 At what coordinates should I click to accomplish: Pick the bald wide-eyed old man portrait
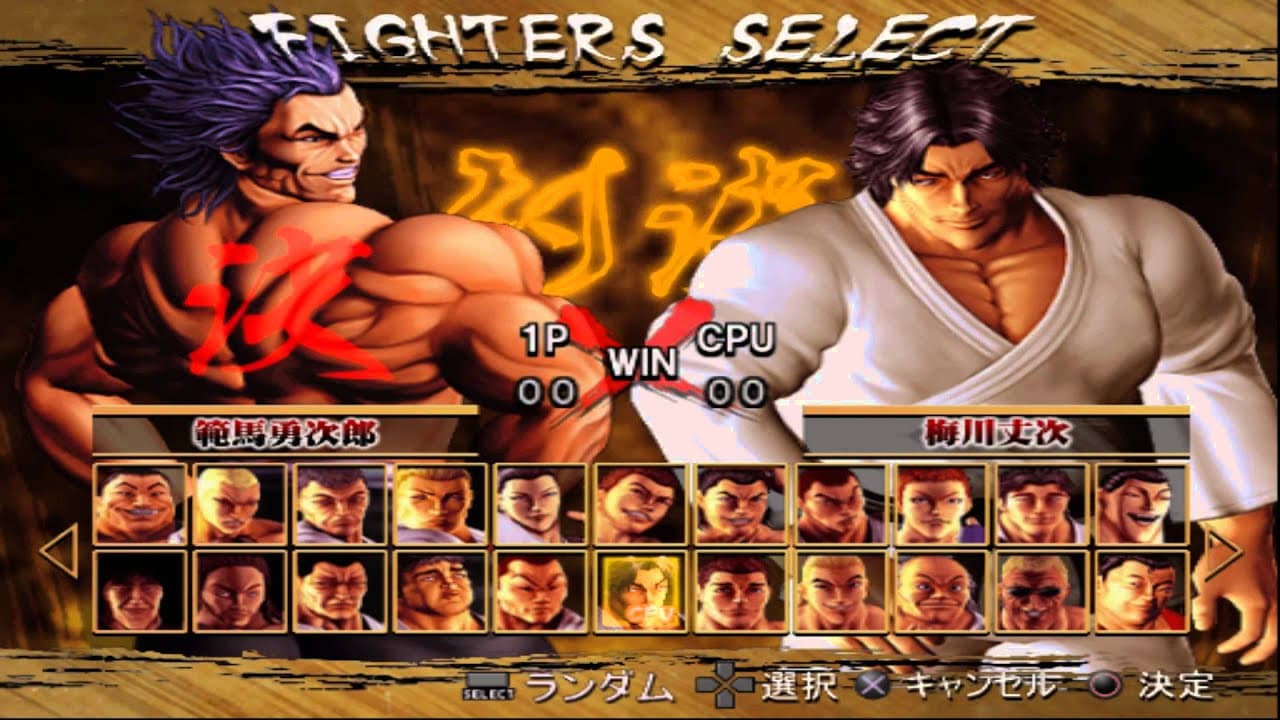click(940, 591)
